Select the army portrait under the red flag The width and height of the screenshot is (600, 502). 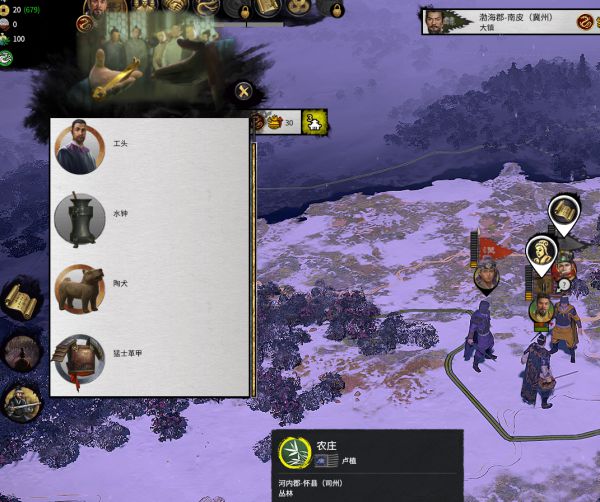tap(487, 274)
